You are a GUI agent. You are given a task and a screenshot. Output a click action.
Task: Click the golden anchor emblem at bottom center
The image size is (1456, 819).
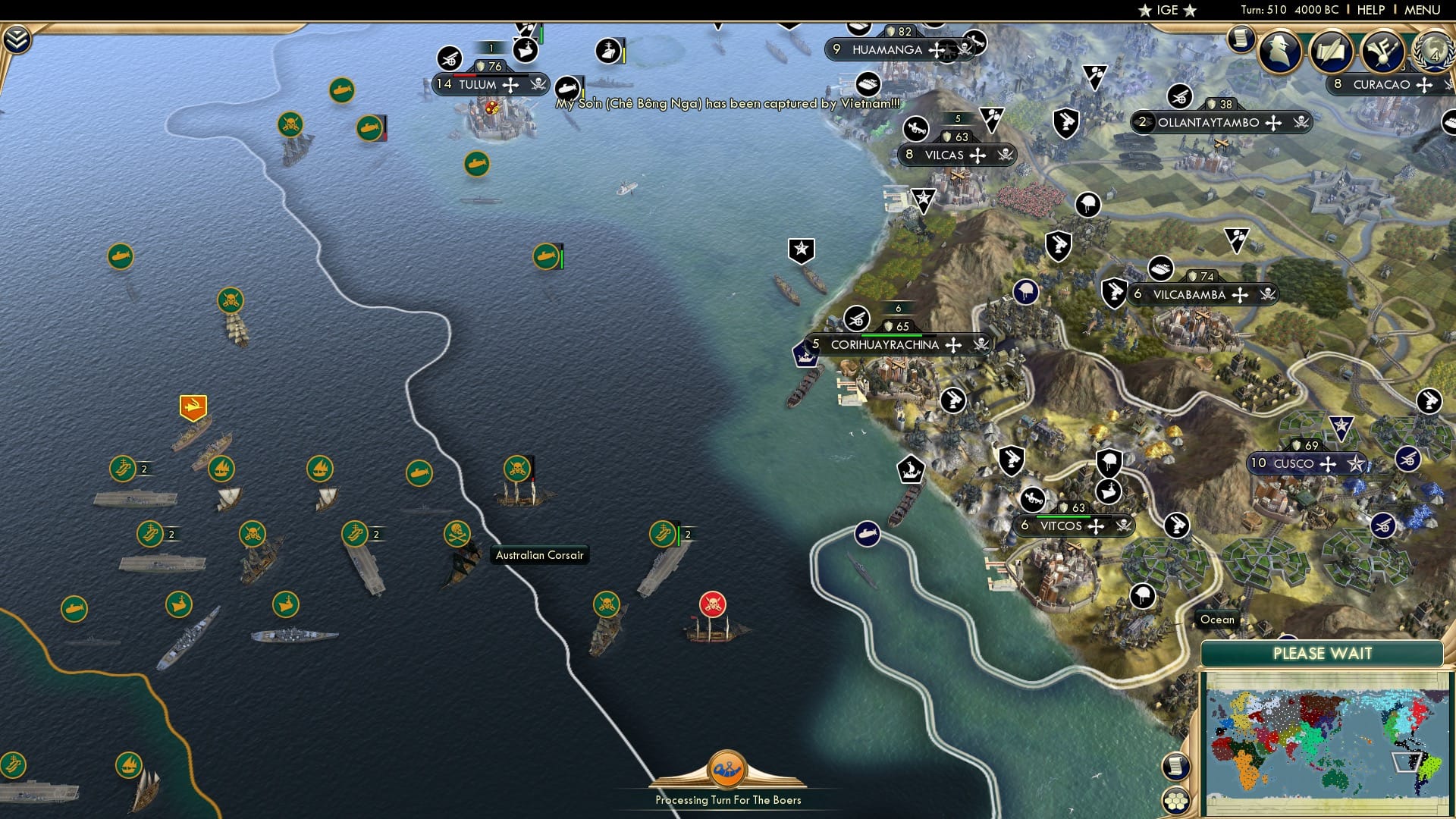point(727,770)
